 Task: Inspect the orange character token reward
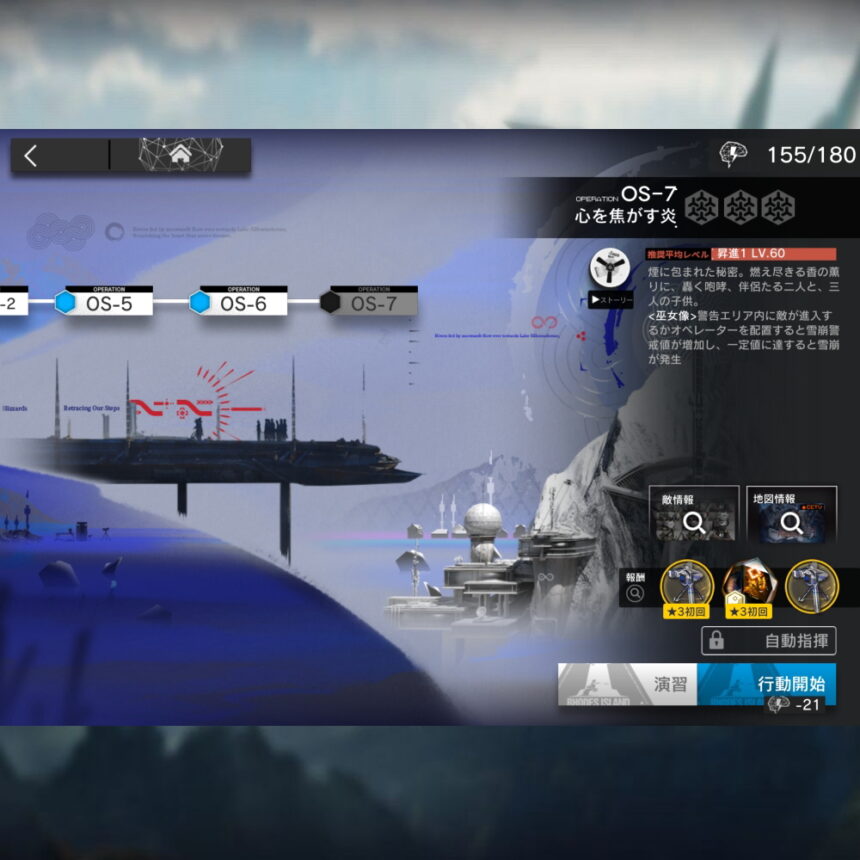(748, 585)
